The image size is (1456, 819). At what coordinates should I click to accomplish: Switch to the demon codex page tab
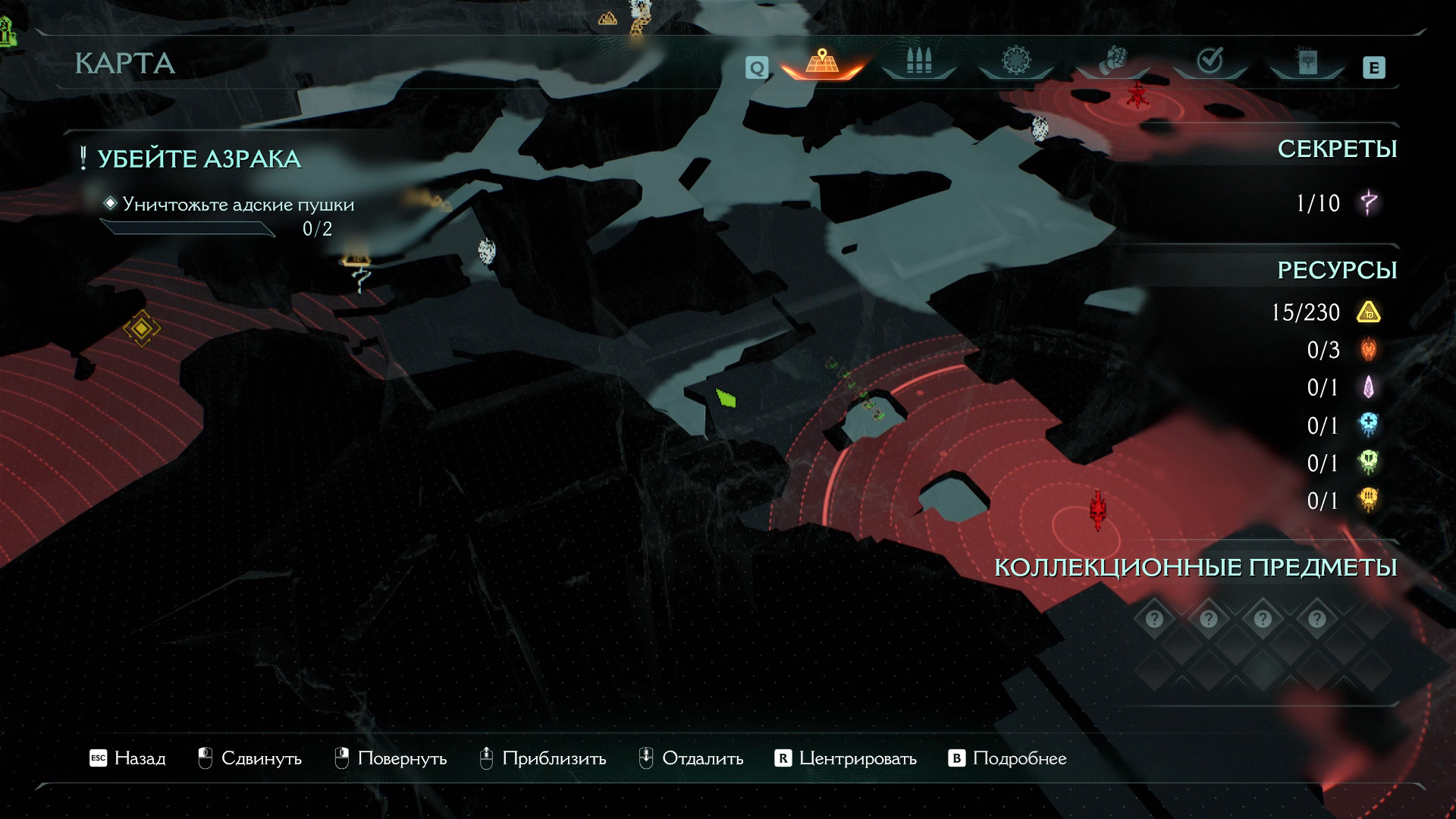tap(1306, 62)
